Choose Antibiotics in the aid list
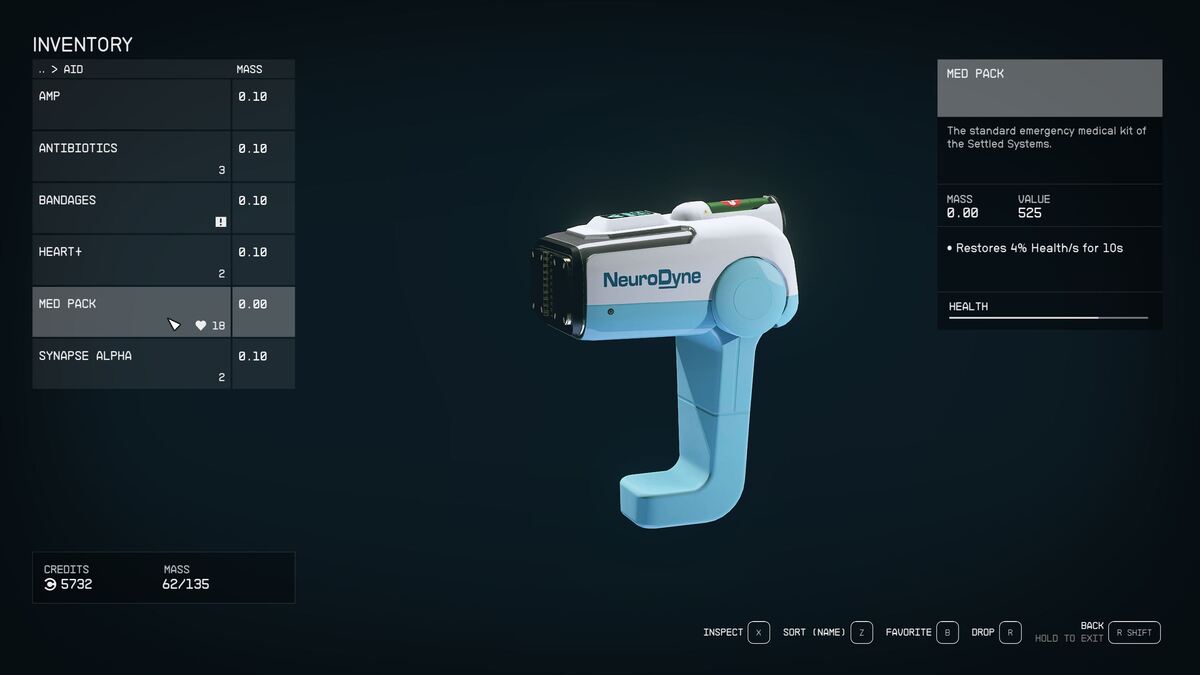 [132, 156]
